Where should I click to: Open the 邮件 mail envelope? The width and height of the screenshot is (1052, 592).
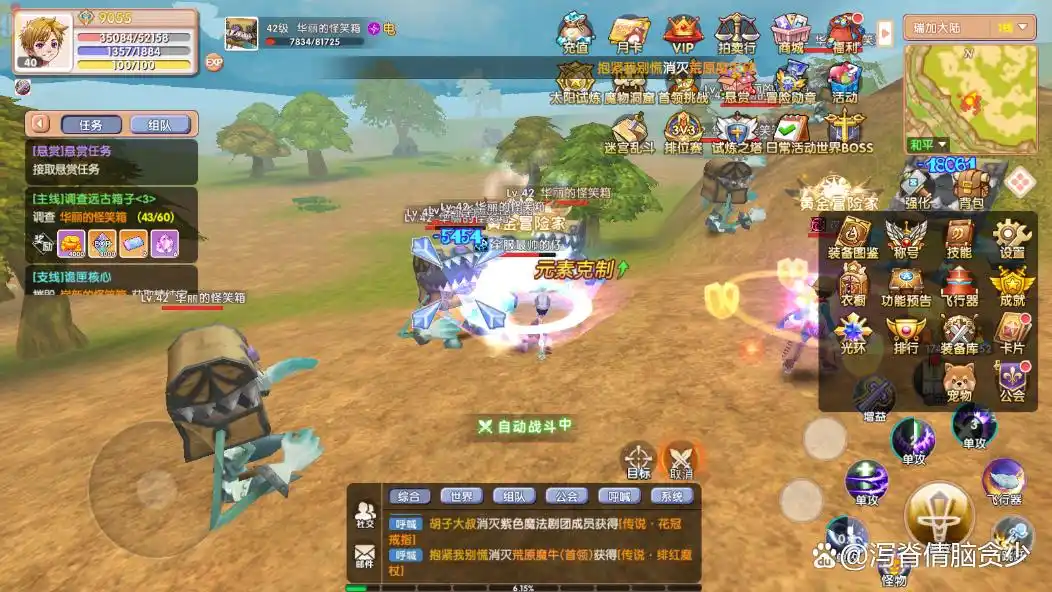click(x=365, y=556)
